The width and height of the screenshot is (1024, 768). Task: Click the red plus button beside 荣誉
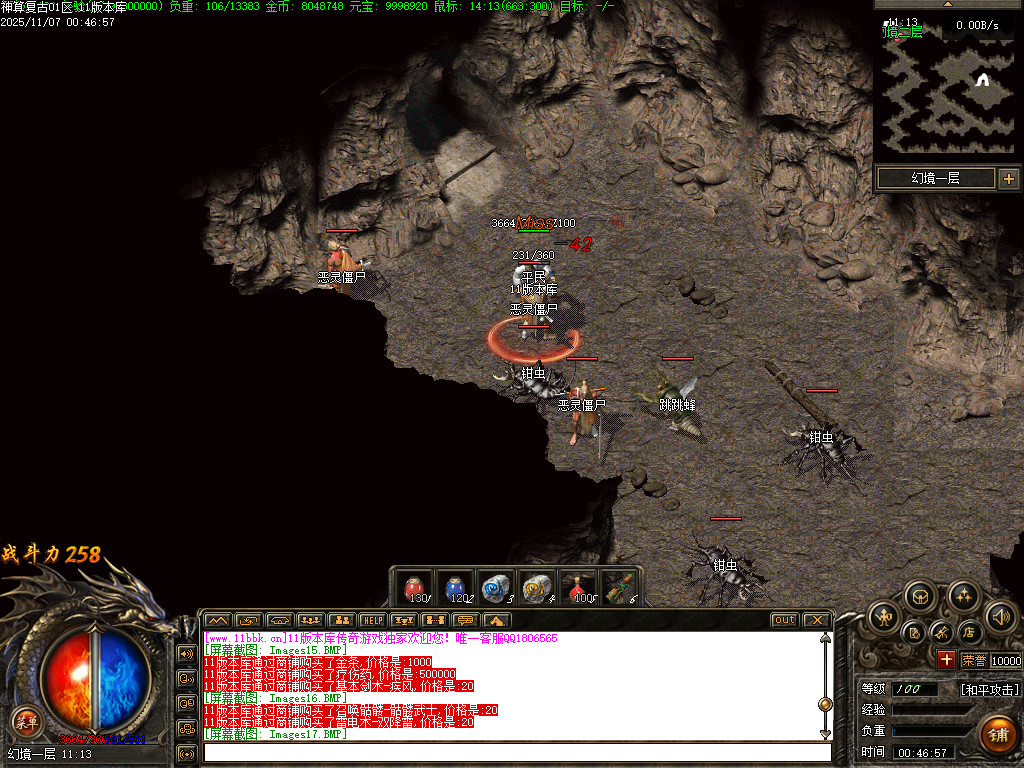[x=946, y=660]
